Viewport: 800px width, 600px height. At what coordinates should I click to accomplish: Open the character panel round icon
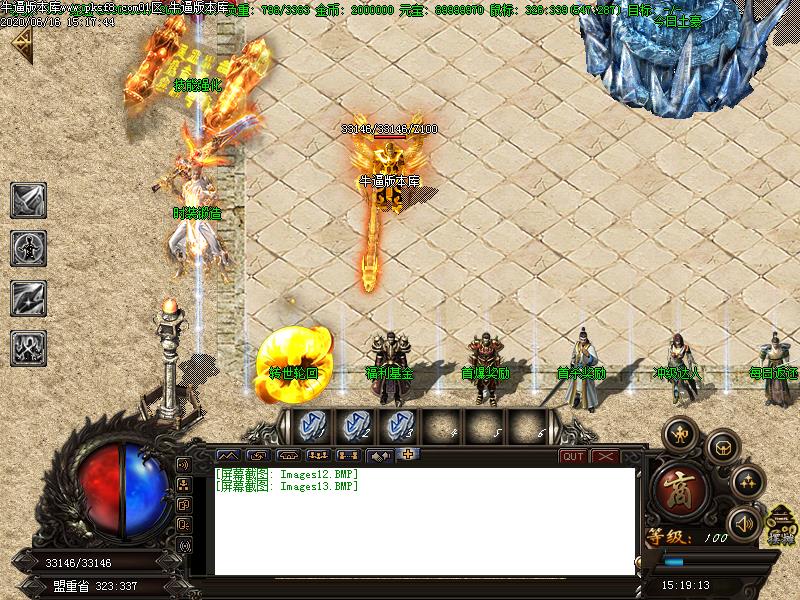682,434
